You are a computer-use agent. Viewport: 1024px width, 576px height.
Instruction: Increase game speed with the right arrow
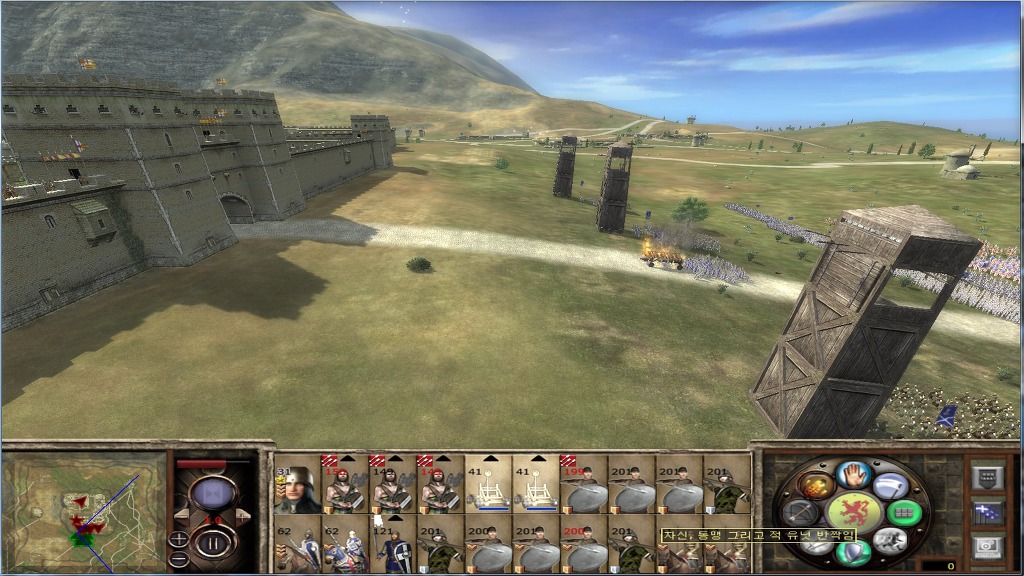pos(243,516)
